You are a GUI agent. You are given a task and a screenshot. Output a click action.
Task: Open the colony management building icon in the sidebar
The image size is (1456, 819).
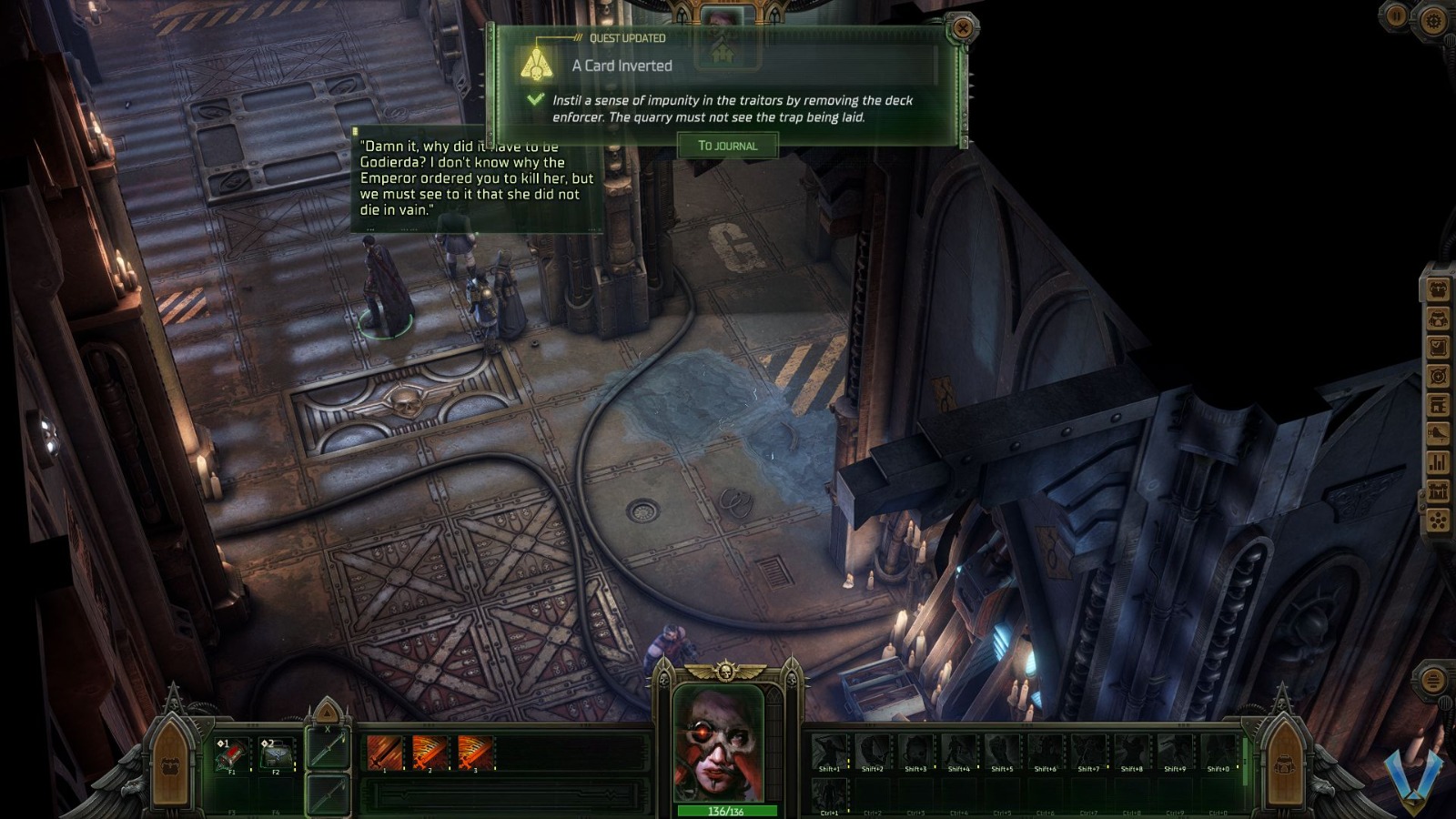coord(1440,490)
